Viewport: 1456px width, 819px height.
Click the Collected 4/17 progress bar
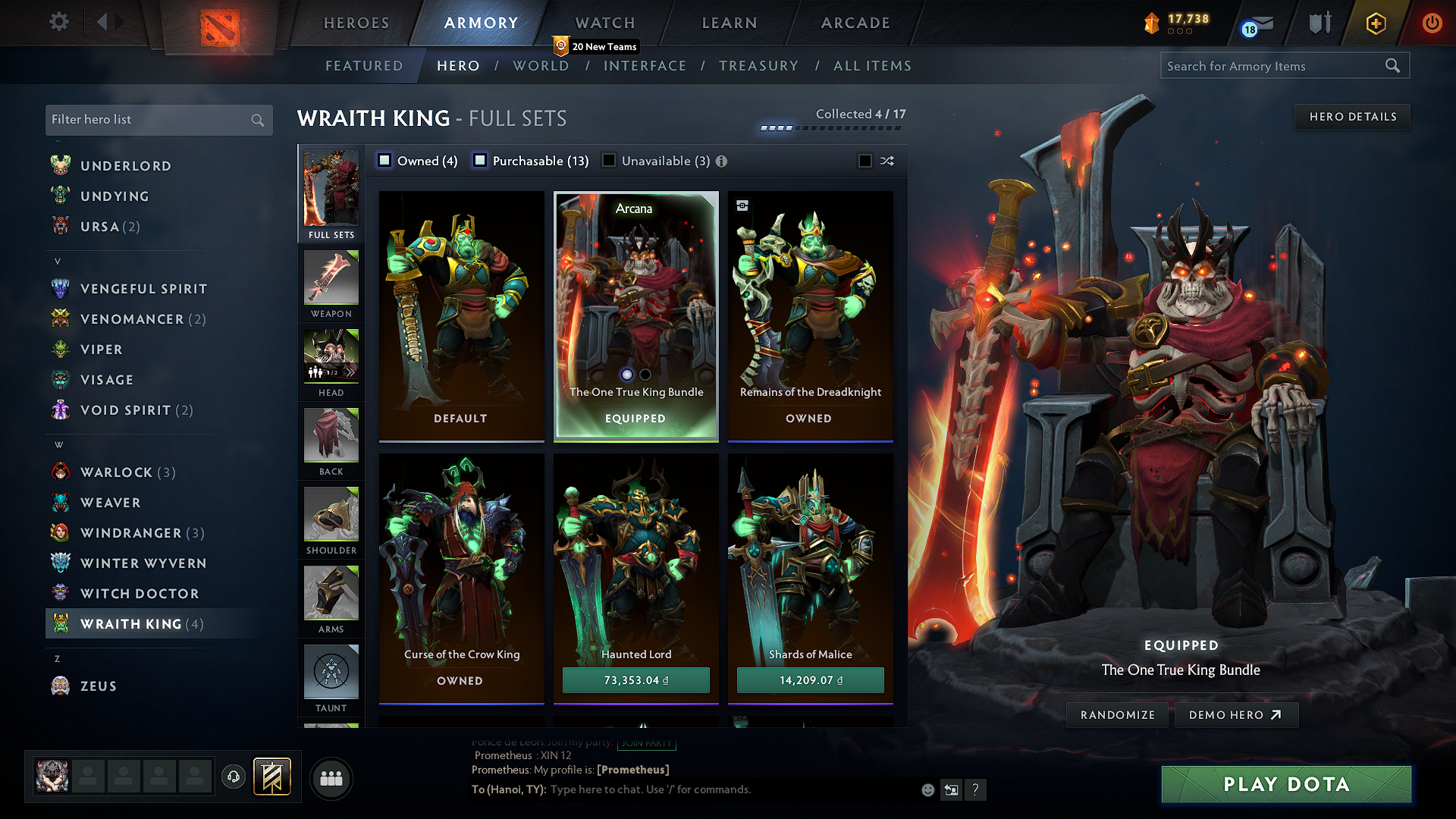[829, 129]
